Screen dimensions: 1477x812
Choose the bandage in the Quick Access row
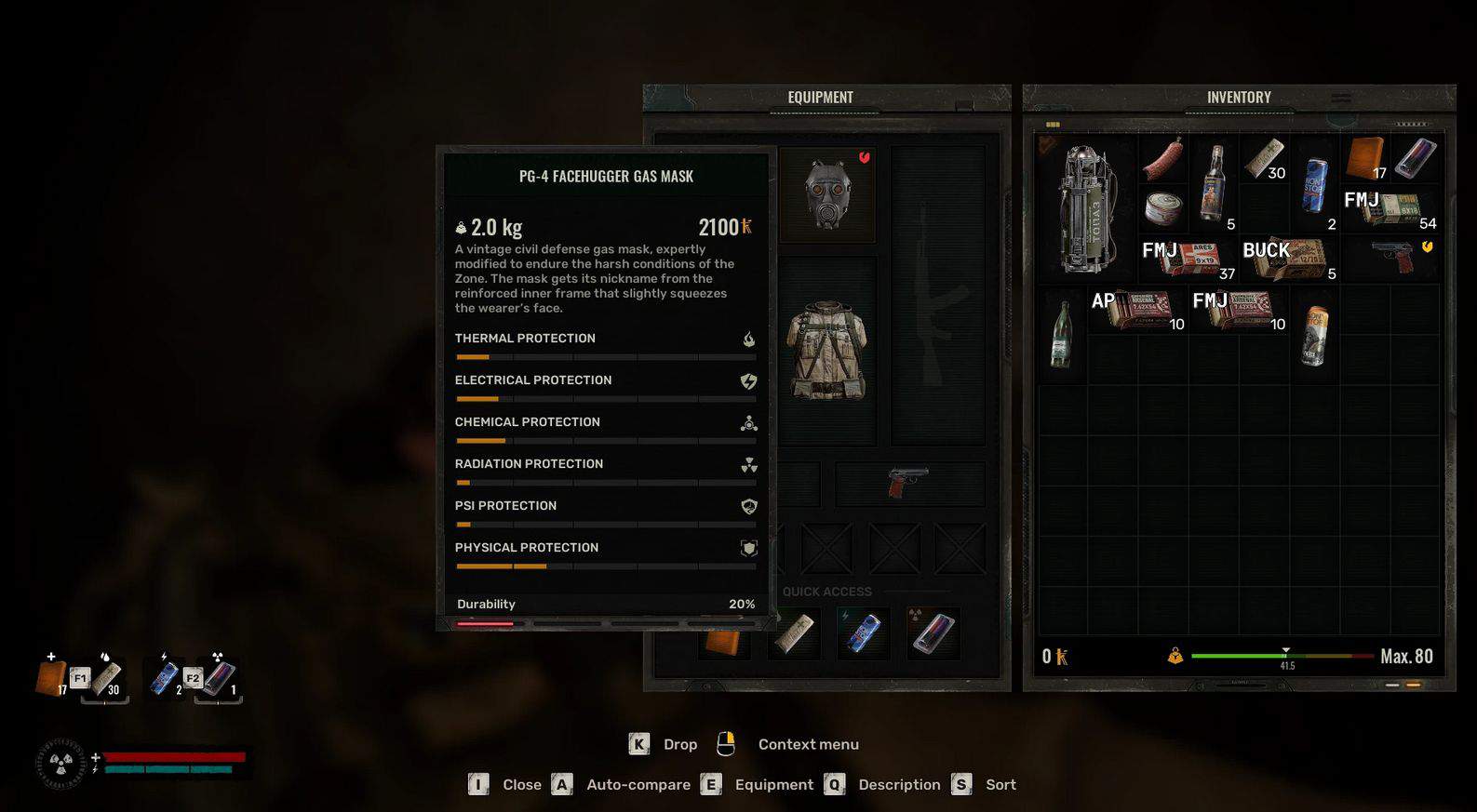(x=794, y=632)
